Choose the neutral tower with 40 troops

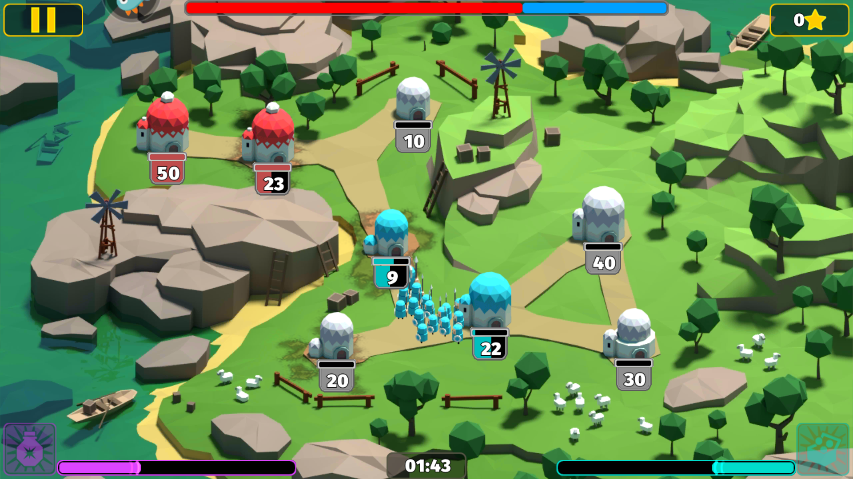(x=602, y=215)
